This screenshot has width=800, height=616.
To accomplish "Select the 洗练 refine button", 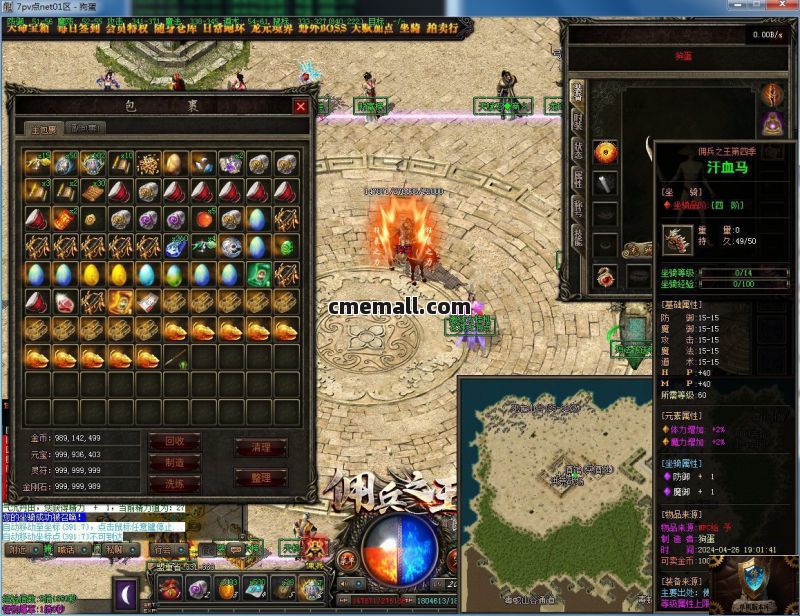I will 174,483.
